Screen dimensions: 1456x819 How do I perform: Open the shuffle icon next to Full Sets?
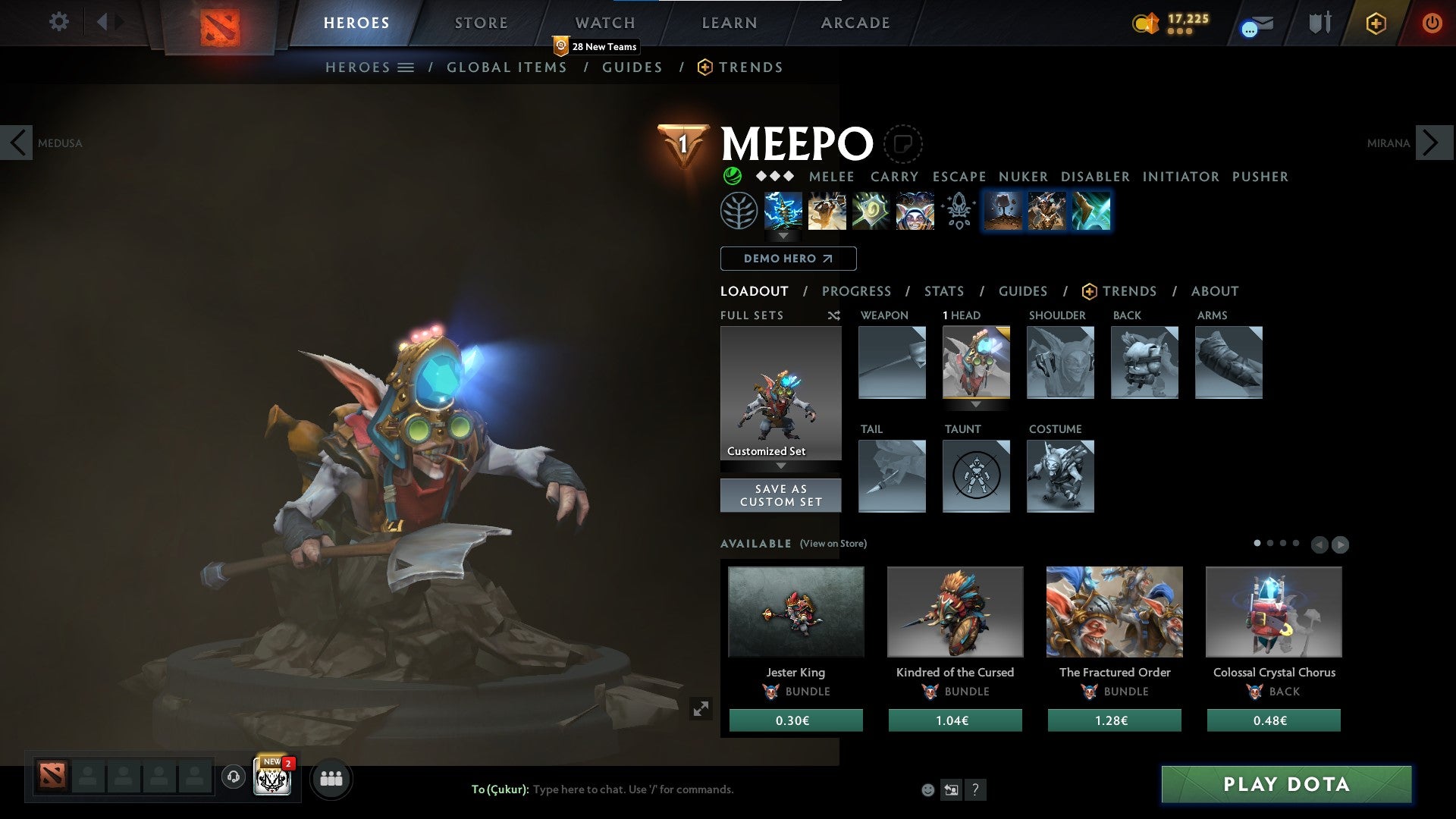point(834,315)
